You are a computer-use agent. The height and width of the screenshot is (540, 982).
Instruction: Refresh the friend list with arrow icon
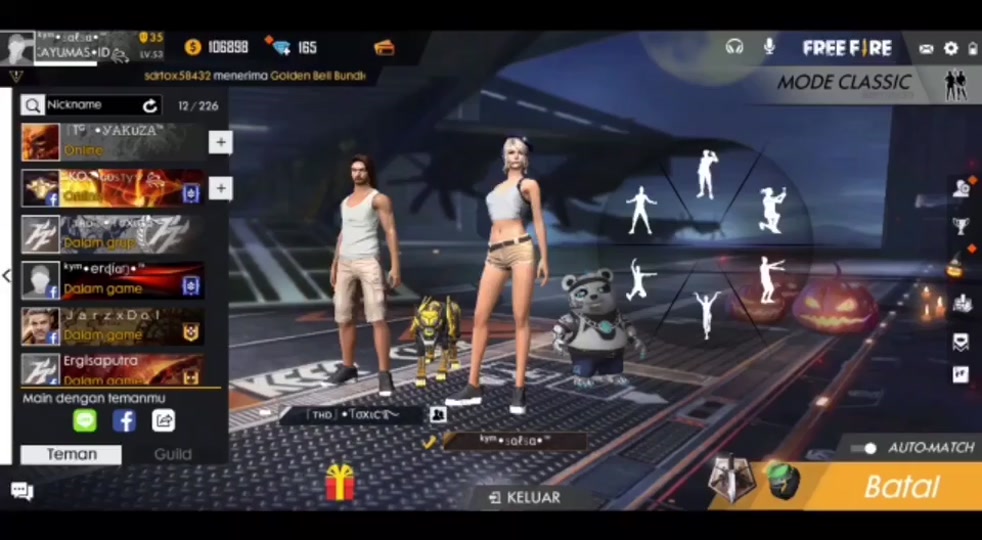tap(150, 105)
